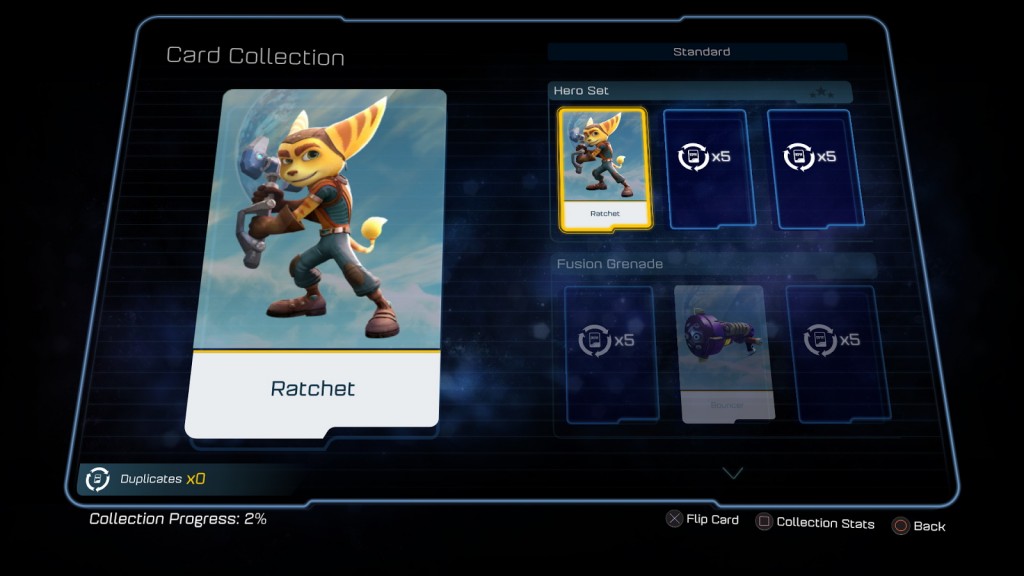Screen dimensions: 1024x576
Task: Choose the Fusion Grenade weapon card
Action: tap(718, 352)
